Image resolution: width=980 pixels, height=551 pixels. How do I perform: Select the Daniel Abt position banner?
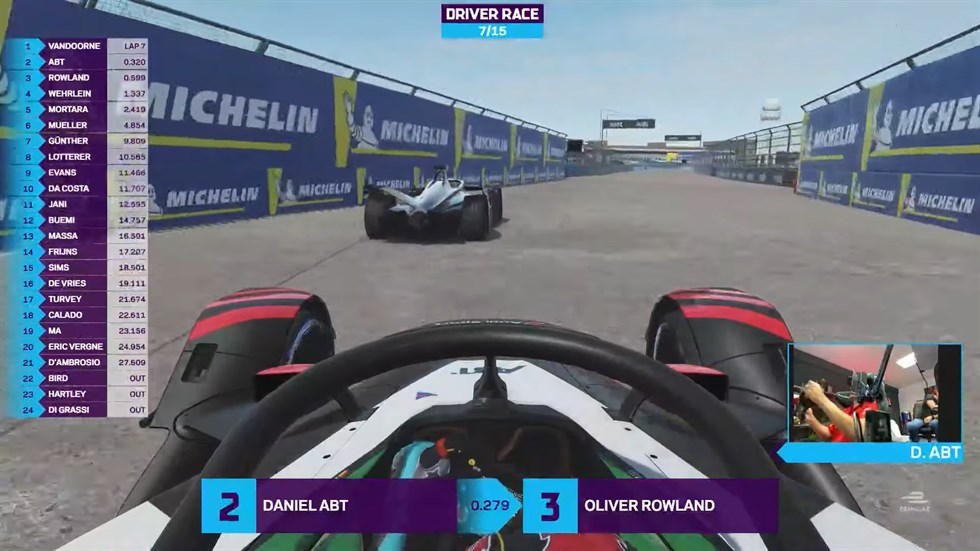point(330,505)
